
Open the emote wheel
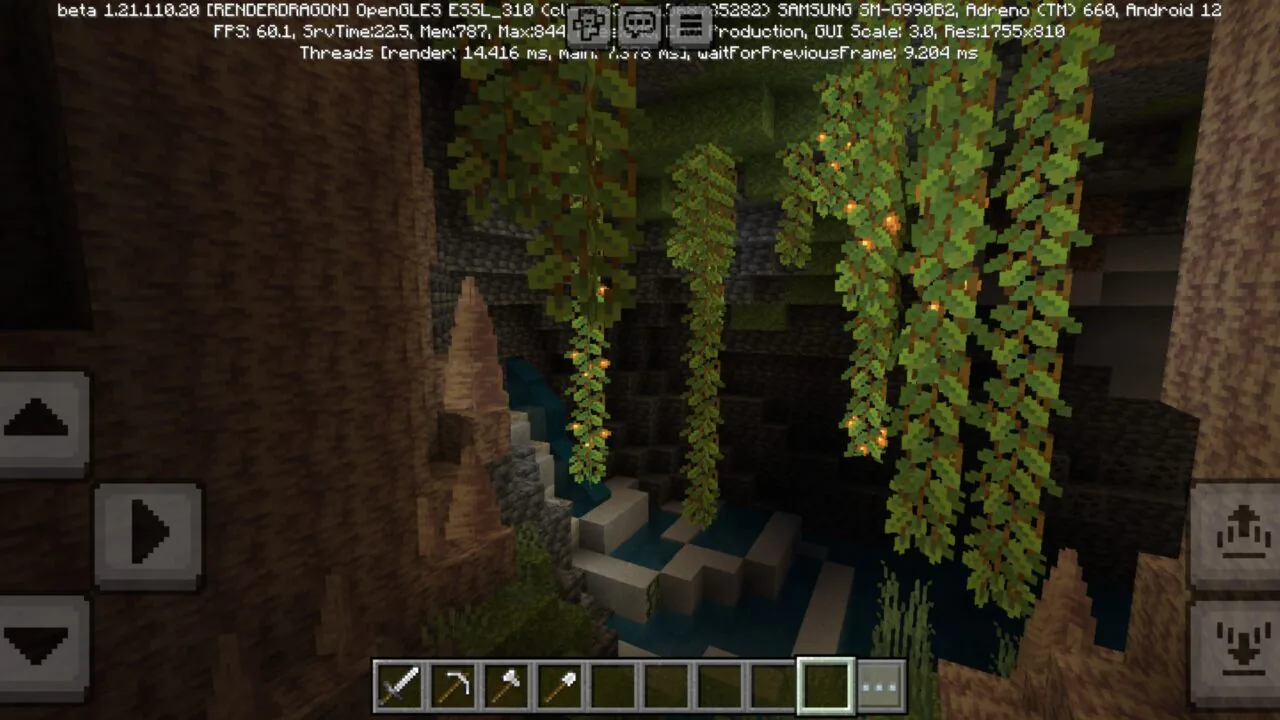tap(589, 25)
